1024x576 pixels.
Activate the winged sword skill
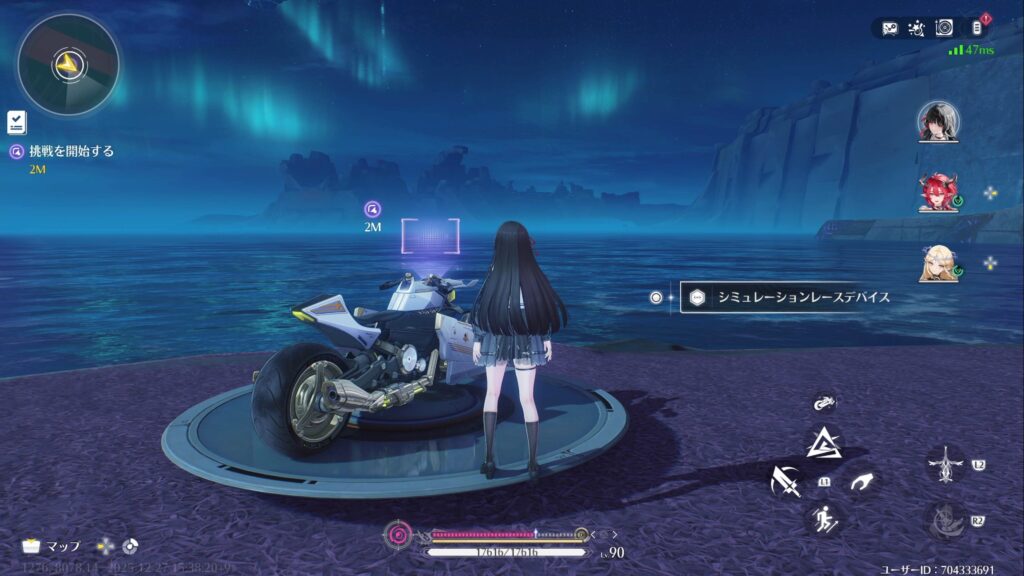(945, 464)
